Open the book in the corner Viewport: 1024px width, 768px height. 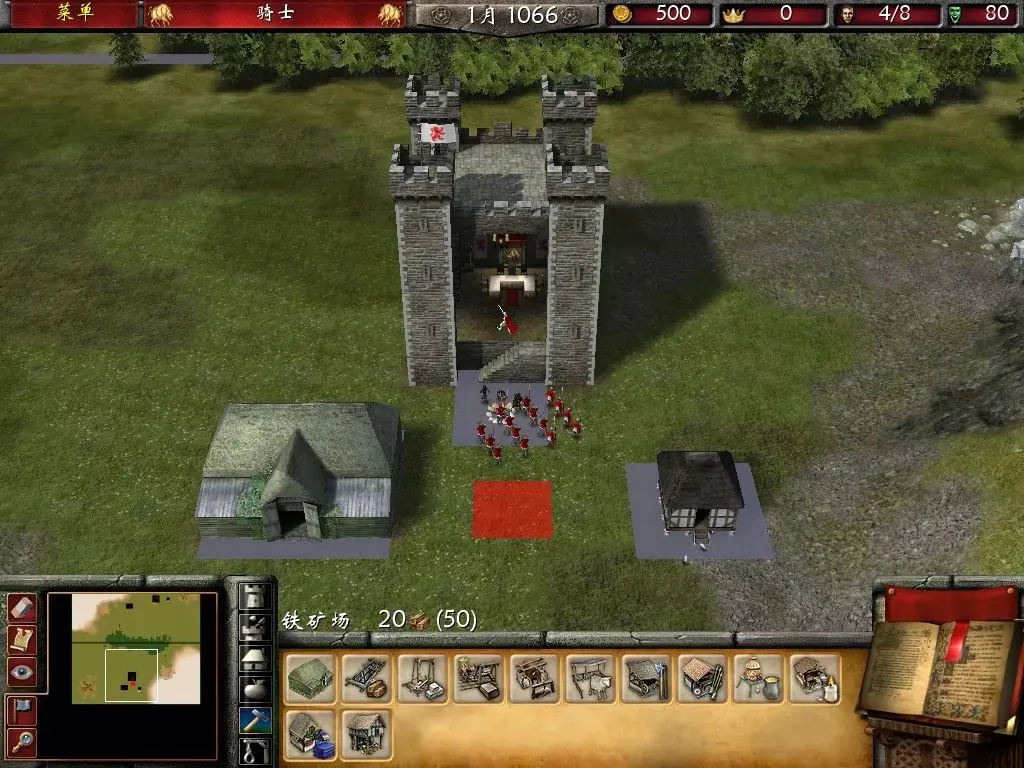[940, 670]
